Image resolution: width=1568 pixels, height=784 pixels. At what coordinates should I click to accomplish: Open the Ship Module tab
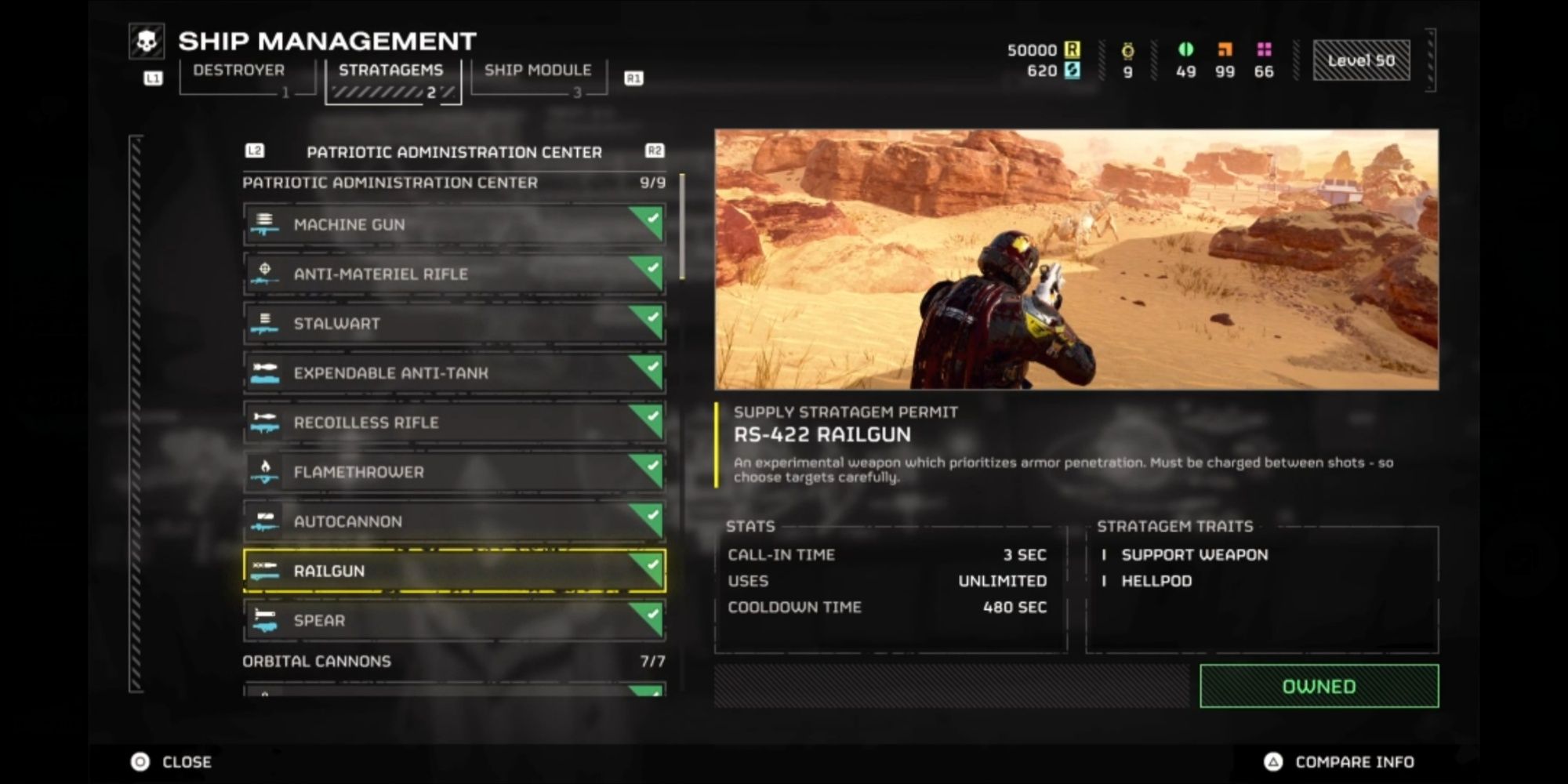[x=538, y=71]
